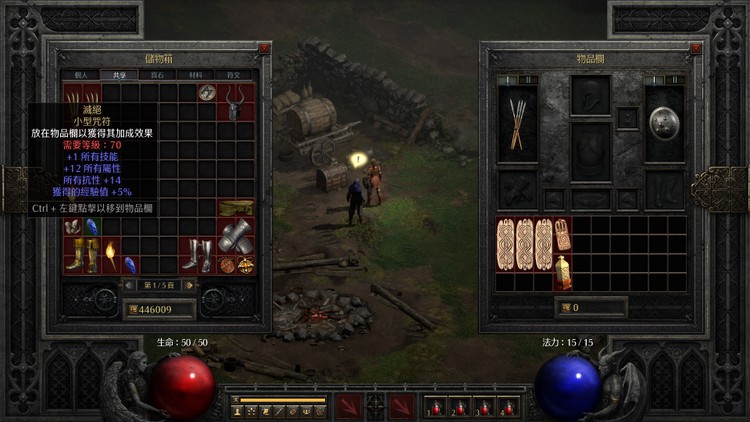The width and height of the screenshot is (750, 422).
Task: Select the silver greaves in stash
Action: pyautogui.click(x=197, y=255)
